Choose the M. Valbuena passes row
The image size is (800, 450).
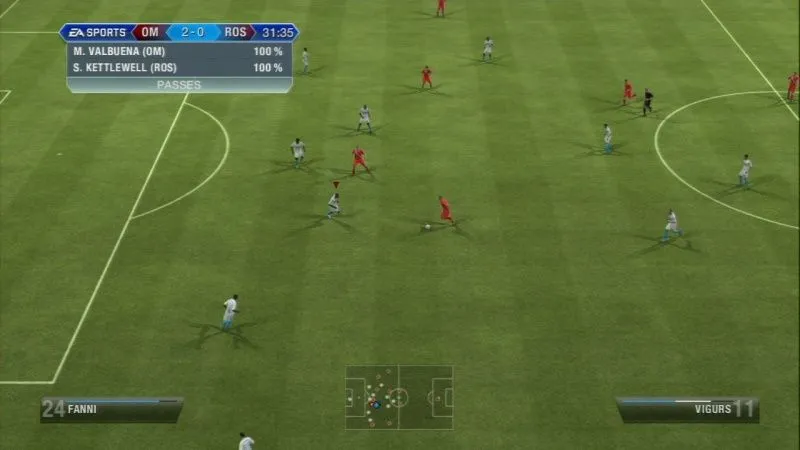tap(179, 51)
